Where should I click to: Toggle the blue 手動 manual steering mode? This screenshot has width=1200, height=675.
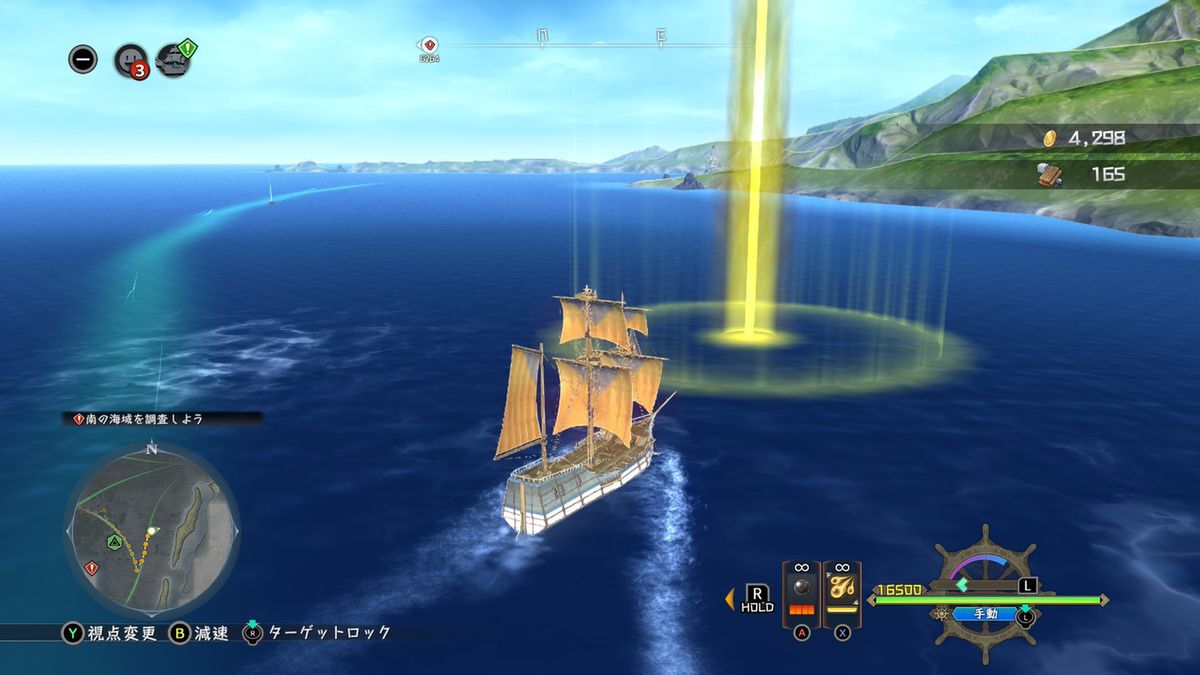985,614
